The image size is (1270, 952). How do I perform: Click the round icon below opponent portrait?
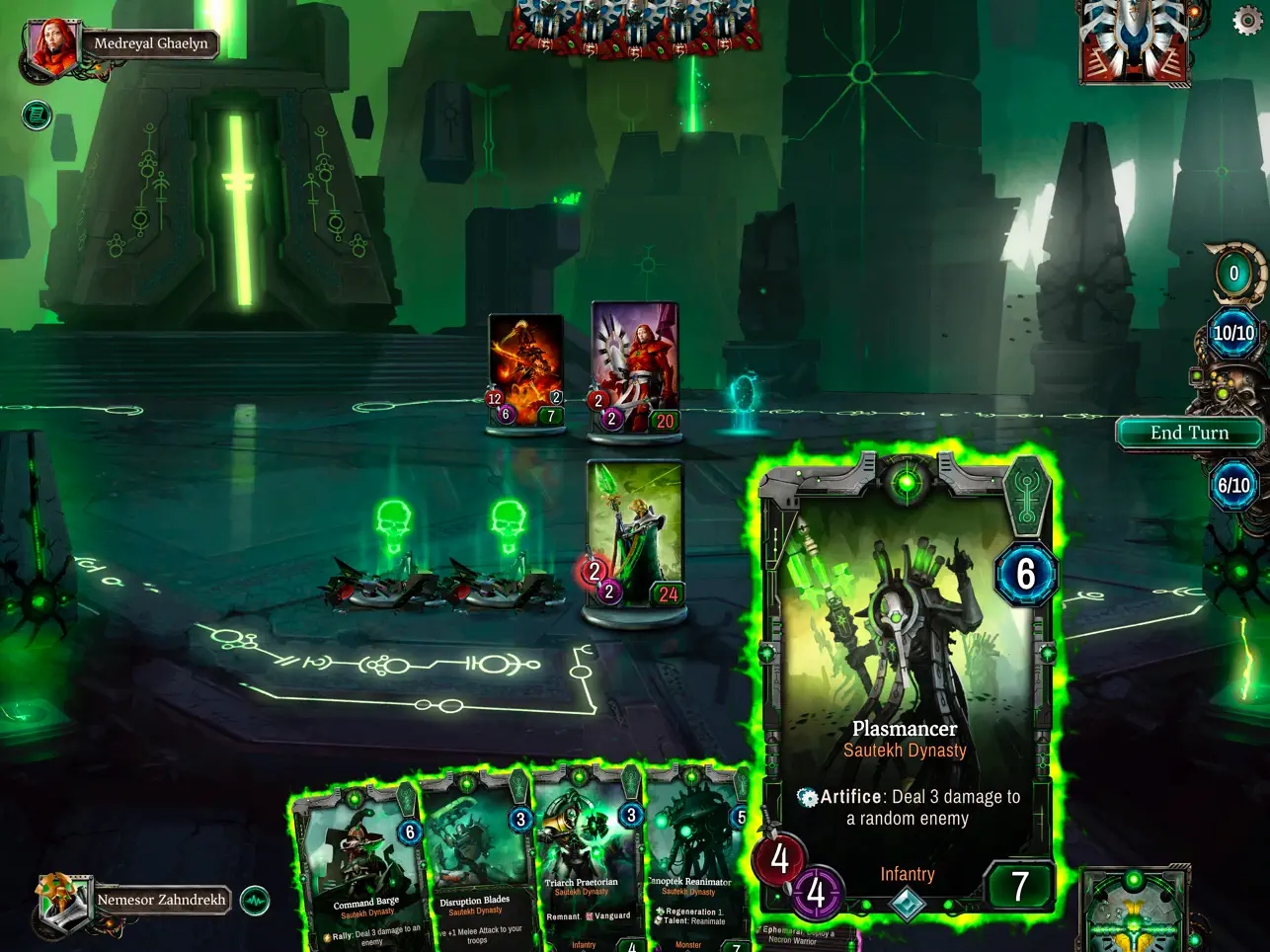[x=37, y=116]
